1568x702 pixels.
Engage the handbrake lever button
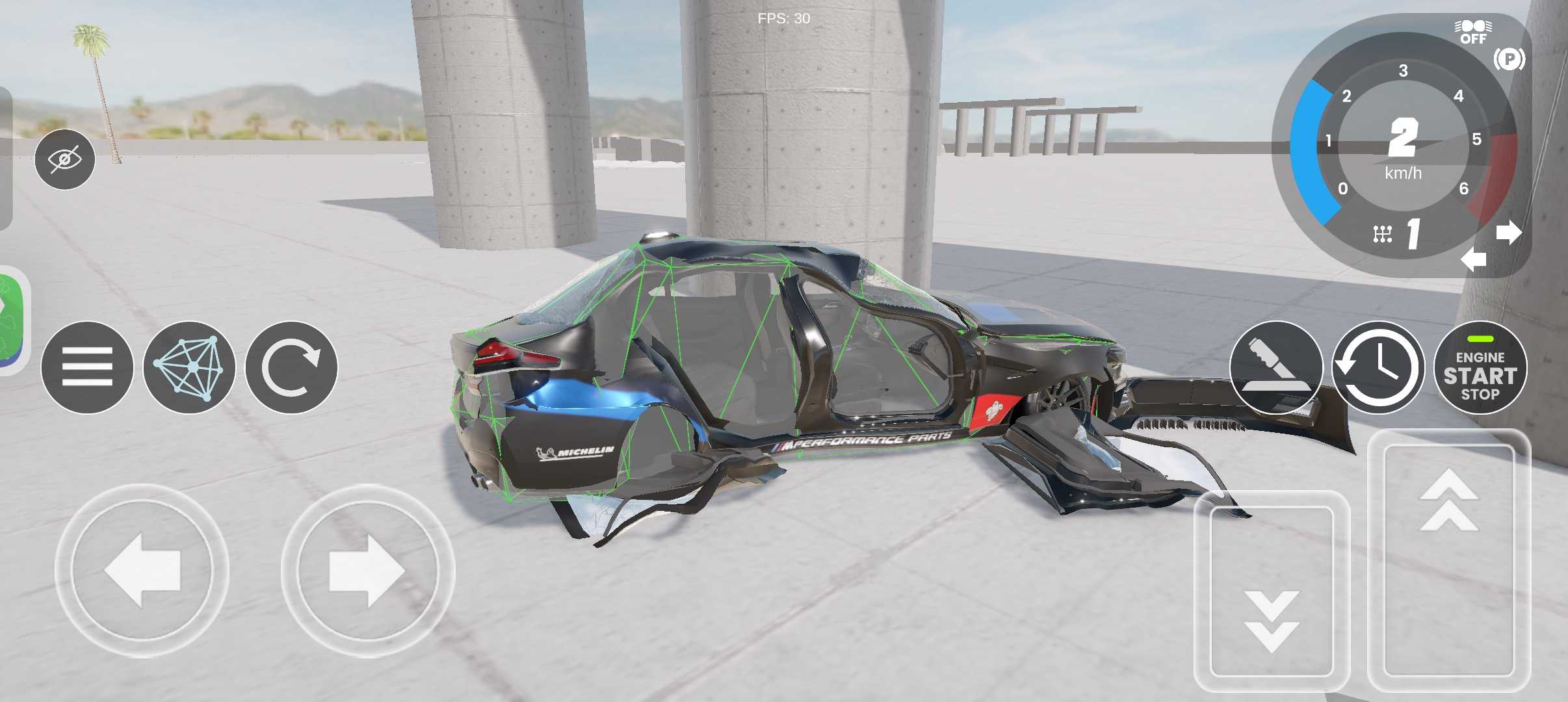pos(1276,367)
